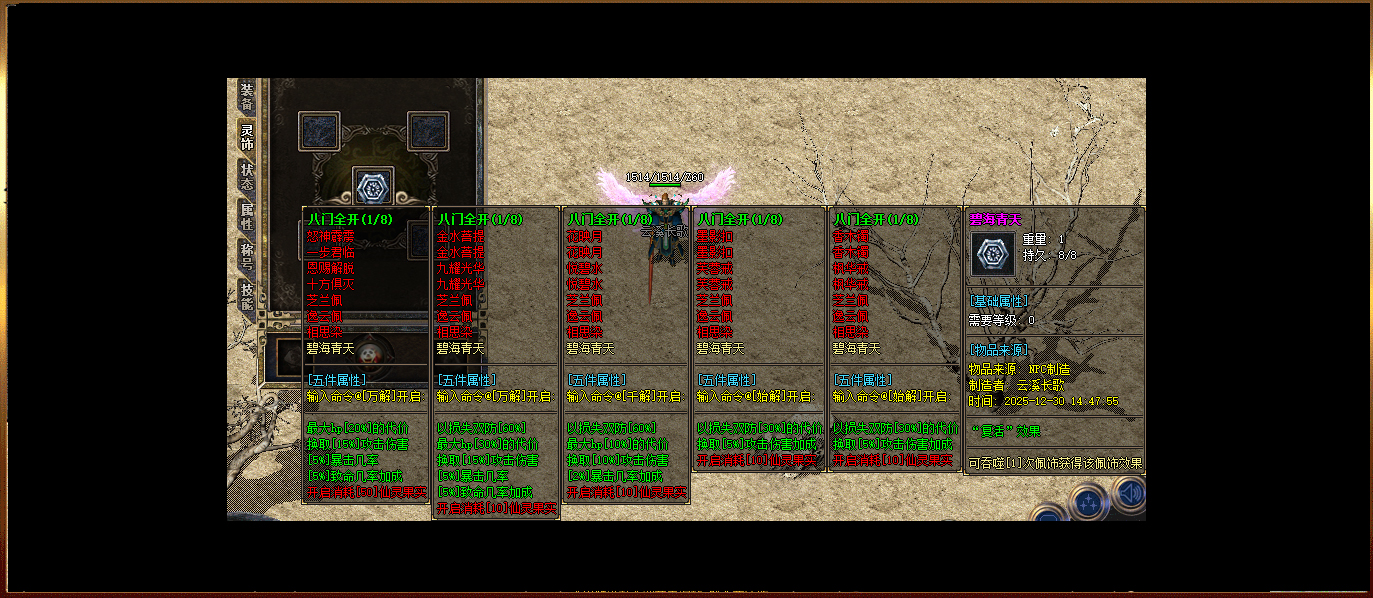Click the red-and-white mask item slot

(x=371, y=352)
